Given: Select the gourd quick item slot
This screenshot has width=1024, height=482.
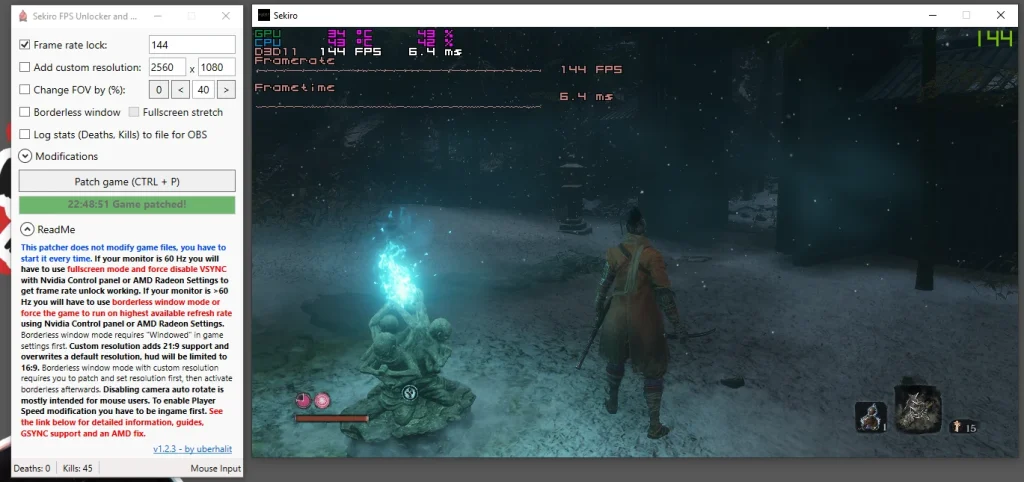Looking at the screenshot, I should 870,416.
